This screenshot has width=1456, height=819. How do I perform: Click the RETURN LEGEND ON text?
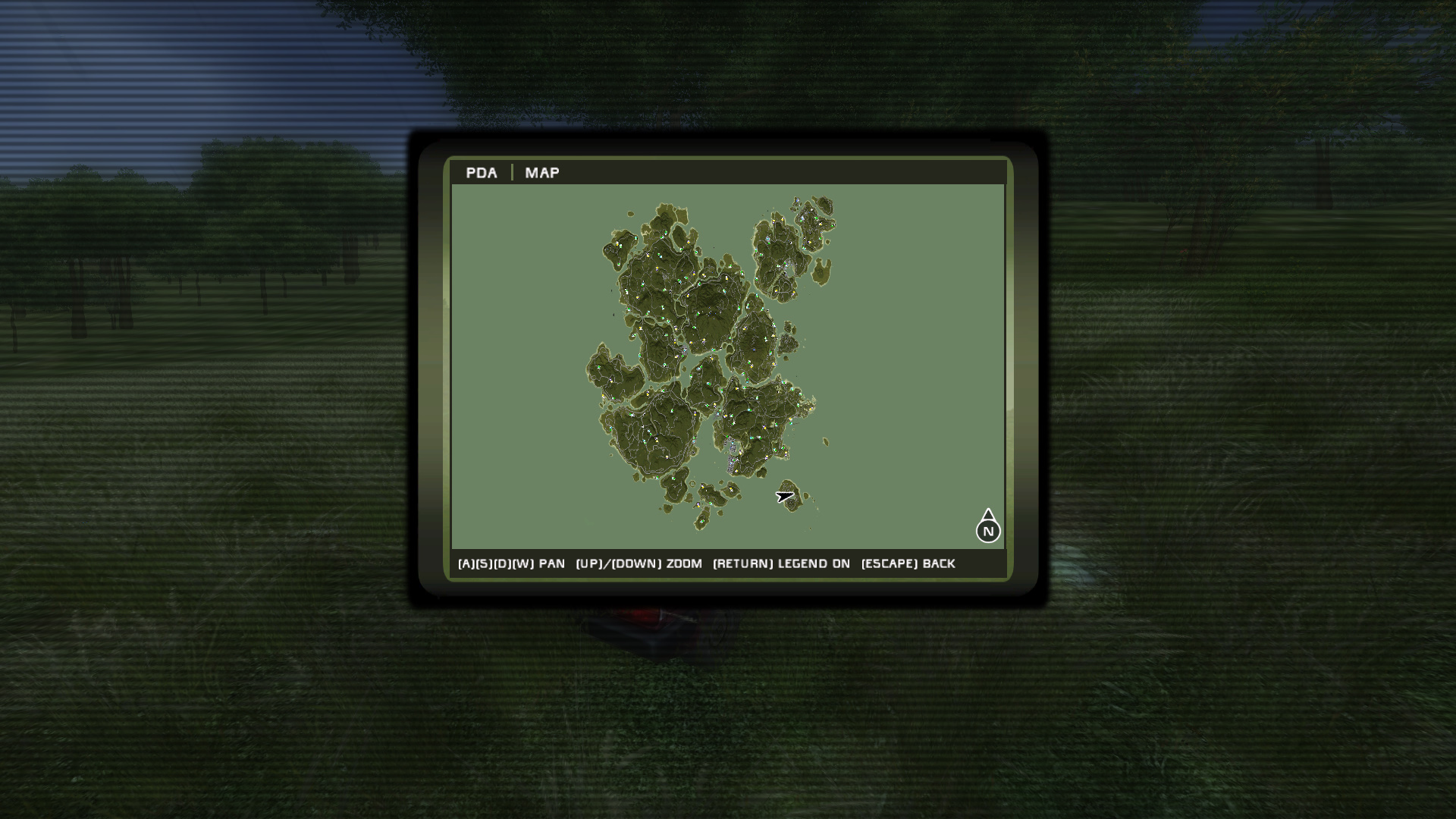[x=780, y=563]
